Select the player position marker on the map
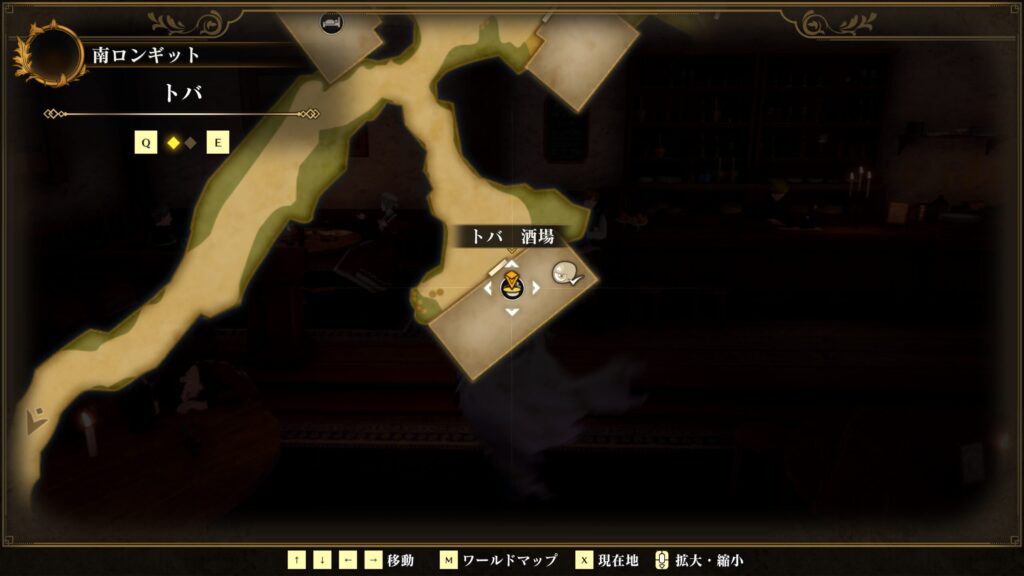 pyautogui.click(x=511, y=288)
